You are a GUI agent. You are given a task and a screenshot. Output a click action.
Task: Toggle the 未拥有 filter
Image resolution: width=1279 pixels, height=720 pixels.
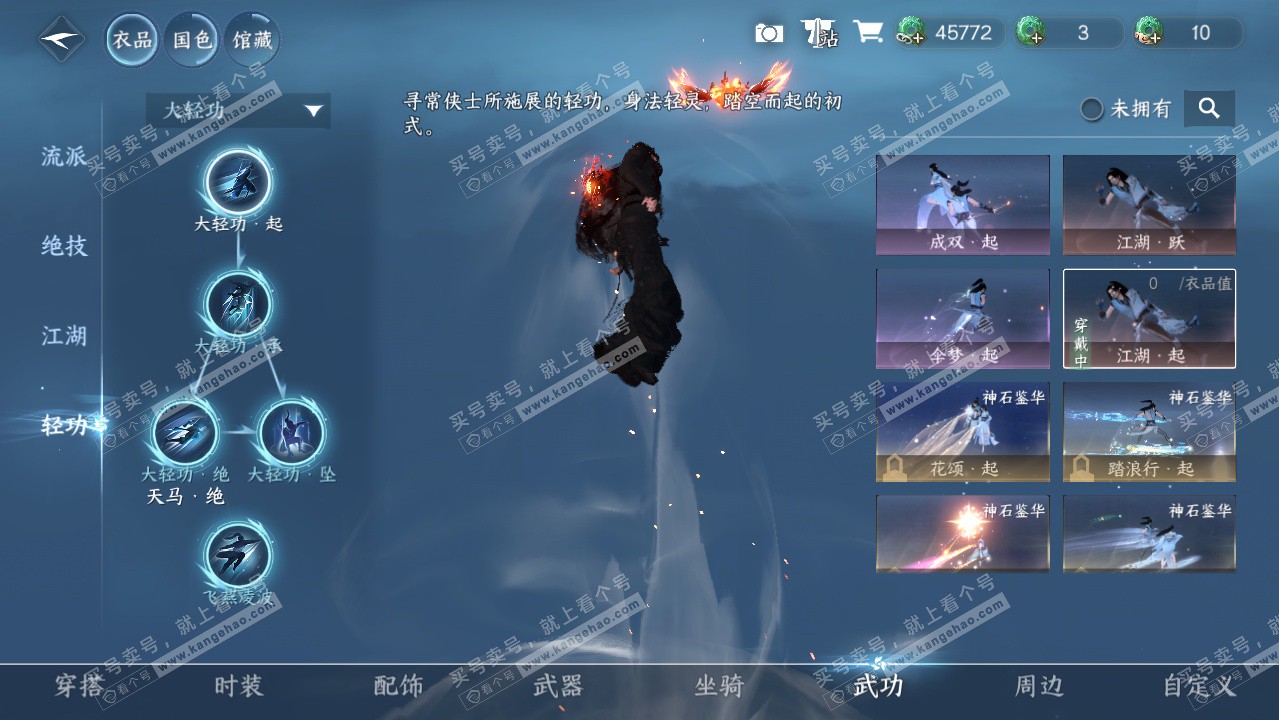tap(1092, 109)
